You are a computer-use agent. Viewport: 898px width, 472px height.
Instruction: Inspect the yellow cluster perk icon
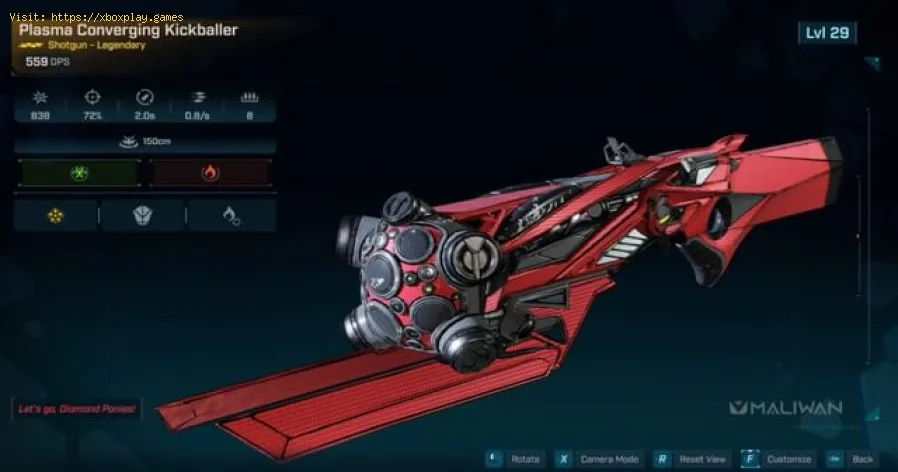pyautogui.click(x=56, y=215)
